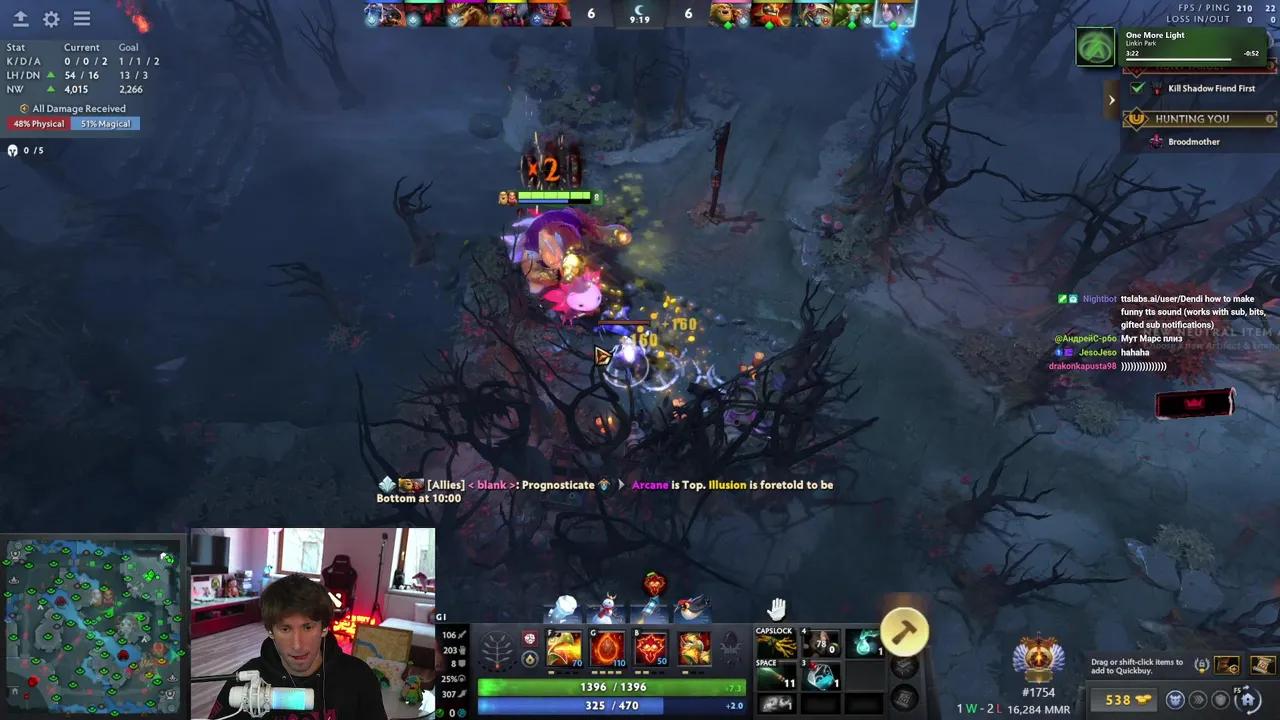Viewport: 1280px width, 720px height.
Task: Select the teleport-home house icon
Action: pyautogui.click(x=1247, y=700)
